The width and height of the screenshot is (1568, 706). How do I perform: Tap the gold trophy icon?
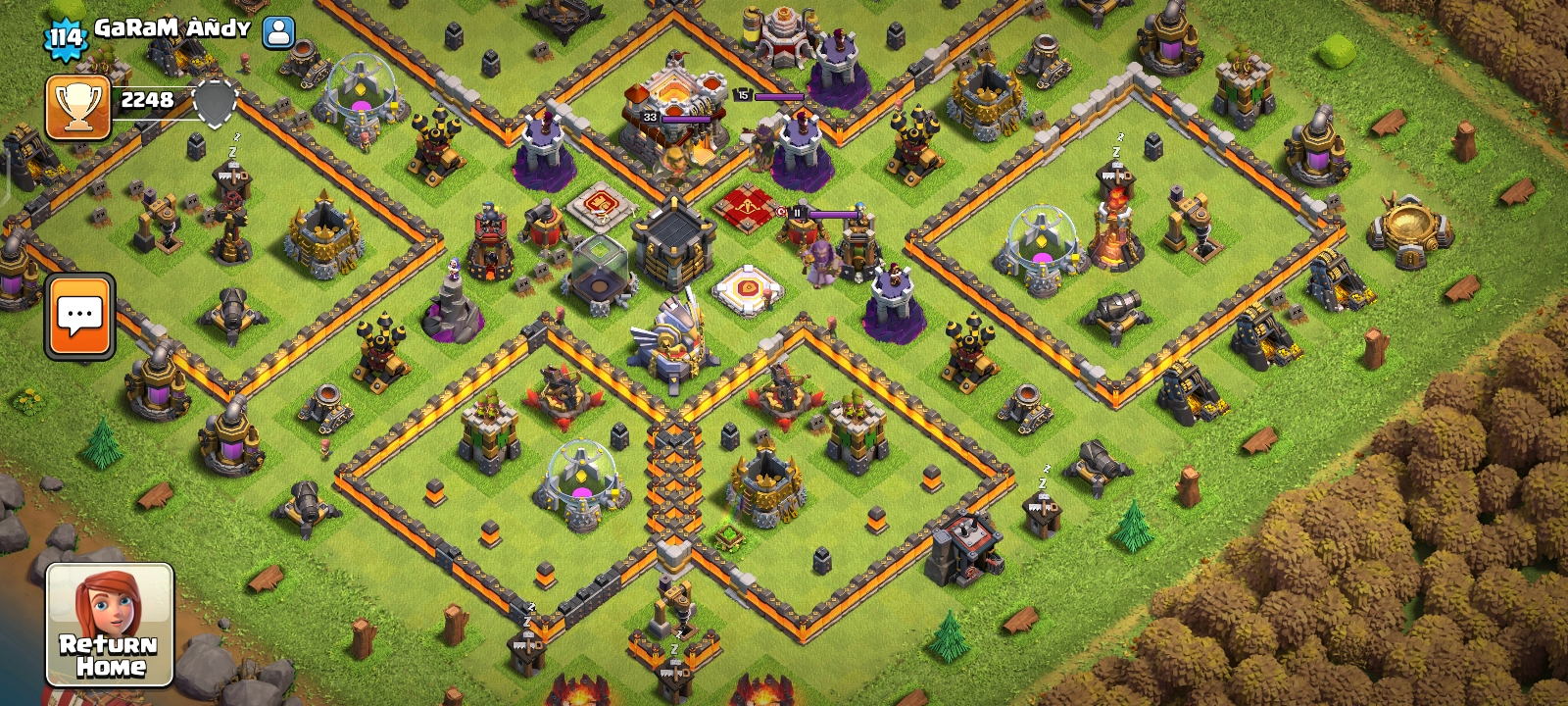[x=77, y=106]
